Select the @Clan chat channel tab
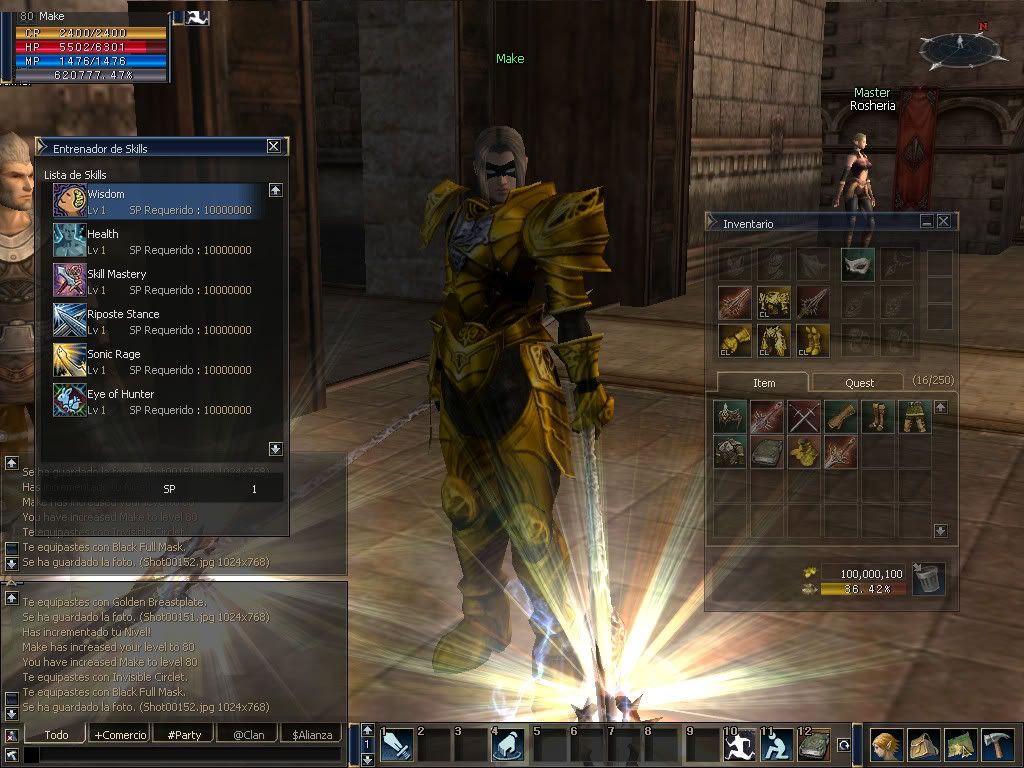Image resolution: width=1024 pixels, height=768 pixels. pyautogui.click(x=247, y=735)
